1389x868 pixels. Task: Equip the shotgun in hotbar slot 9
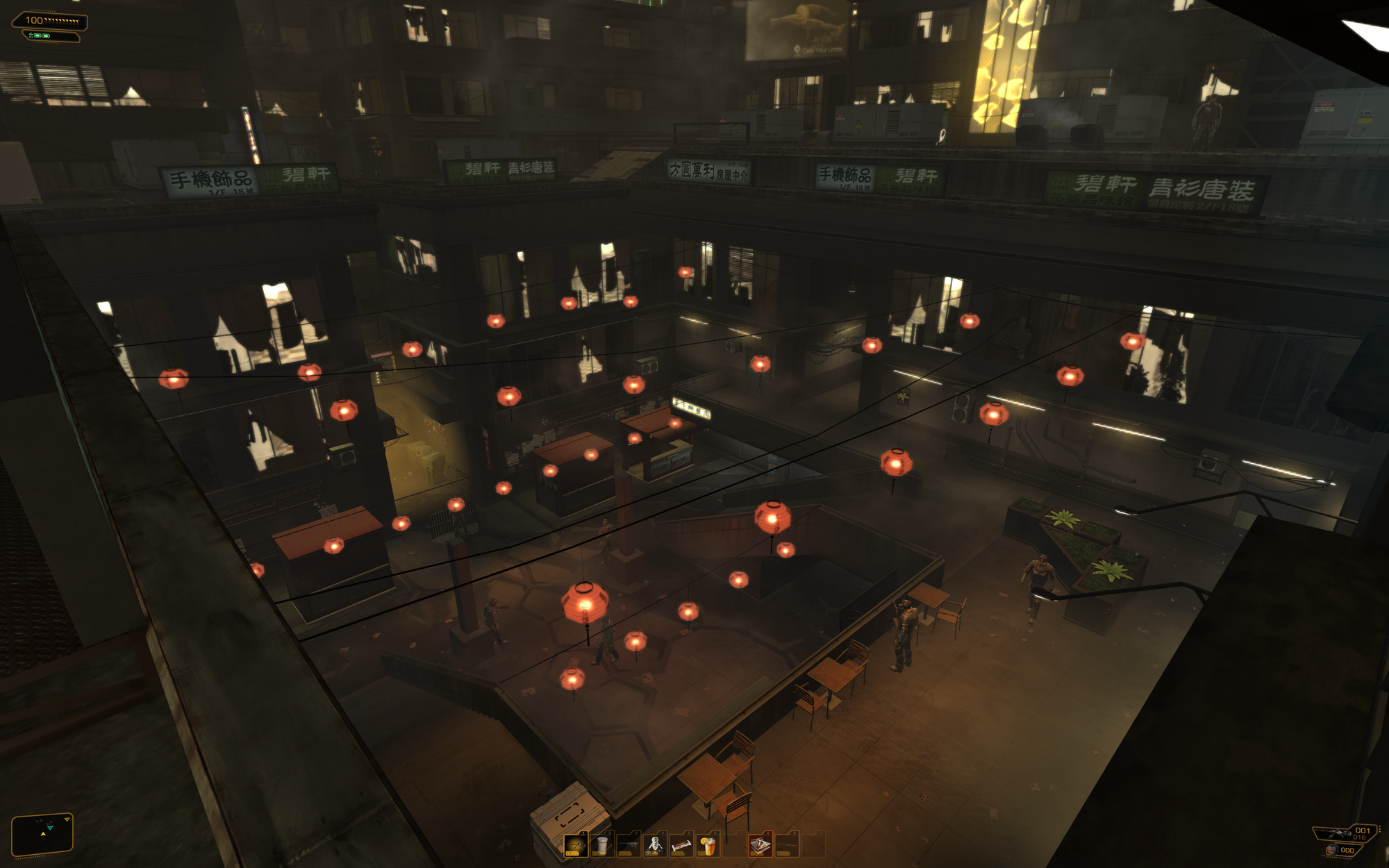click(787, 845)
